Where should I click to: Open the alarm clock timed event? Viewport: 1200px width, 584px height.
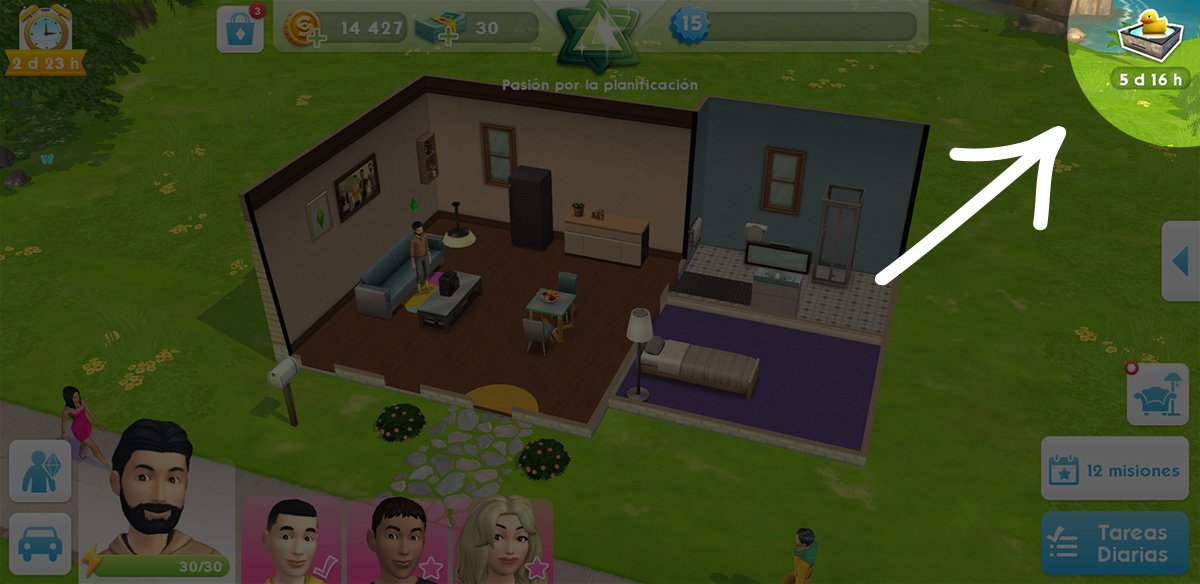43,38
